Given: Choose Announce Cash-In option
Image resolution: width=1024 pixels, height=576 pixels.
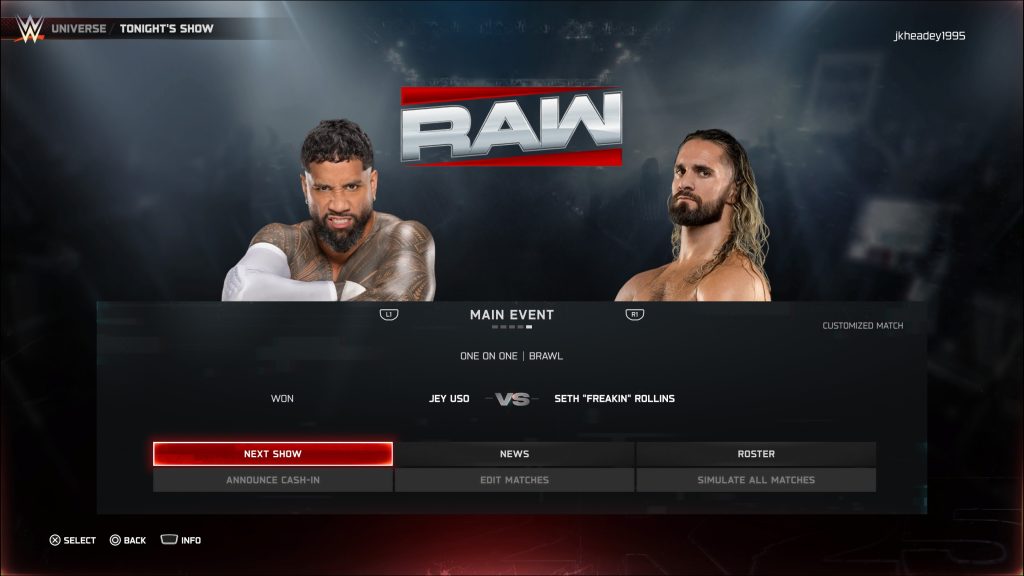Looking at the screenshot, I should point(272,480).
